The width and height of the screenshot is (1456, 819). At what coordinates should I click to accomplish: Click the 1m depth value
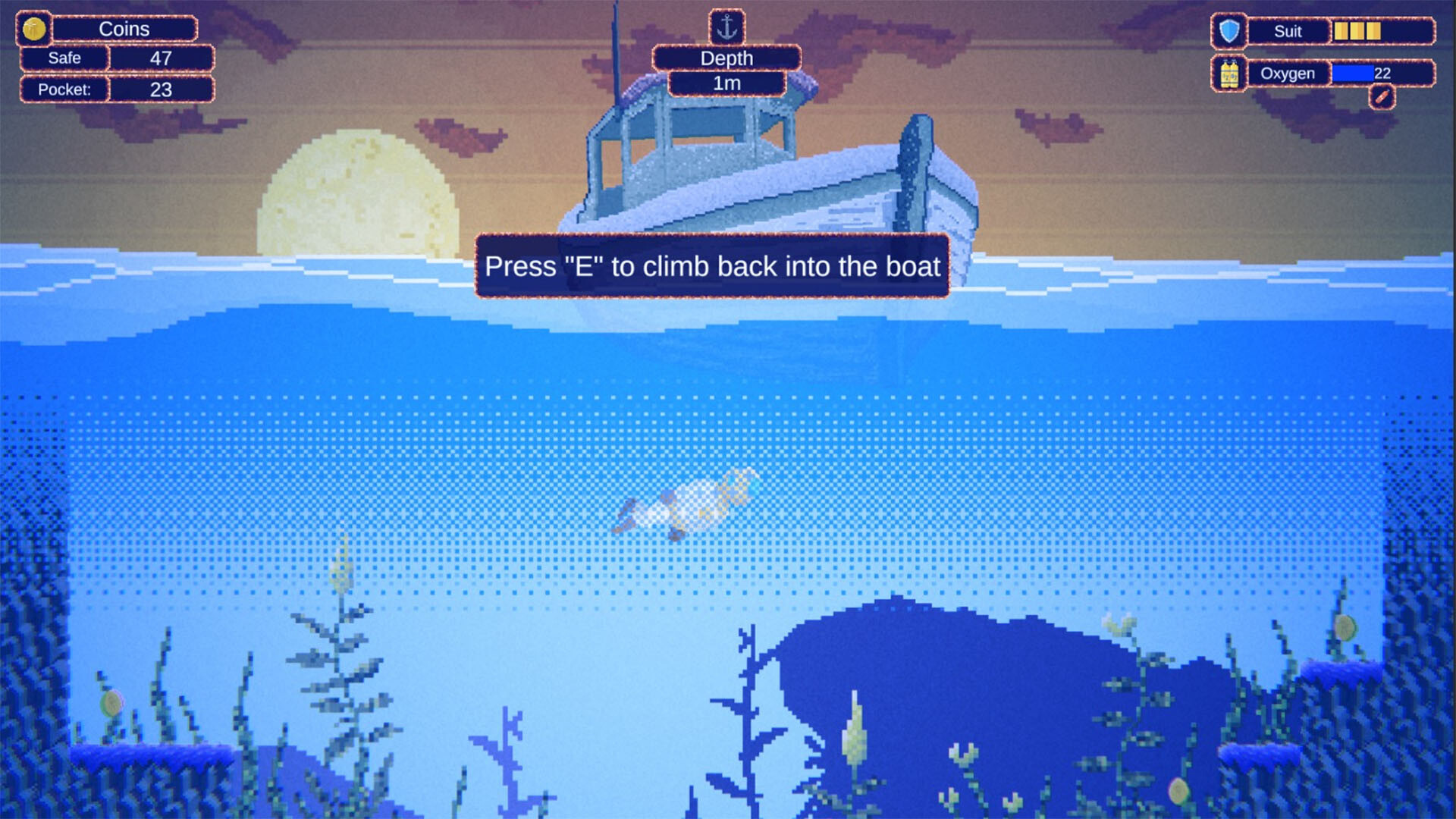(726, 85)
